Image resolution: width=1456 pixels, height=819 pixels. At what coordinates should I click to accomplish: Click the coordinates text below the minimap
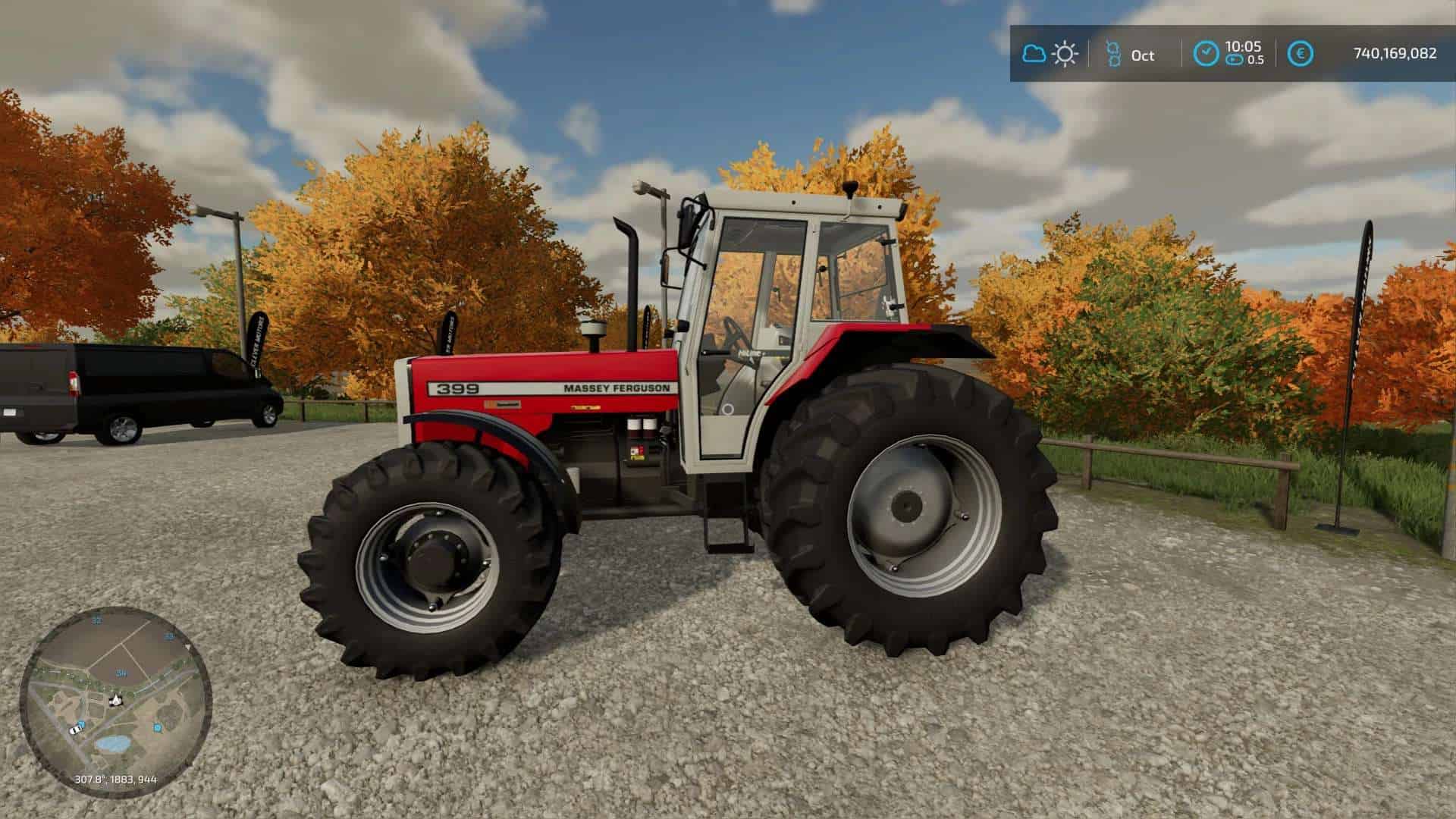(x=116, y=780)
